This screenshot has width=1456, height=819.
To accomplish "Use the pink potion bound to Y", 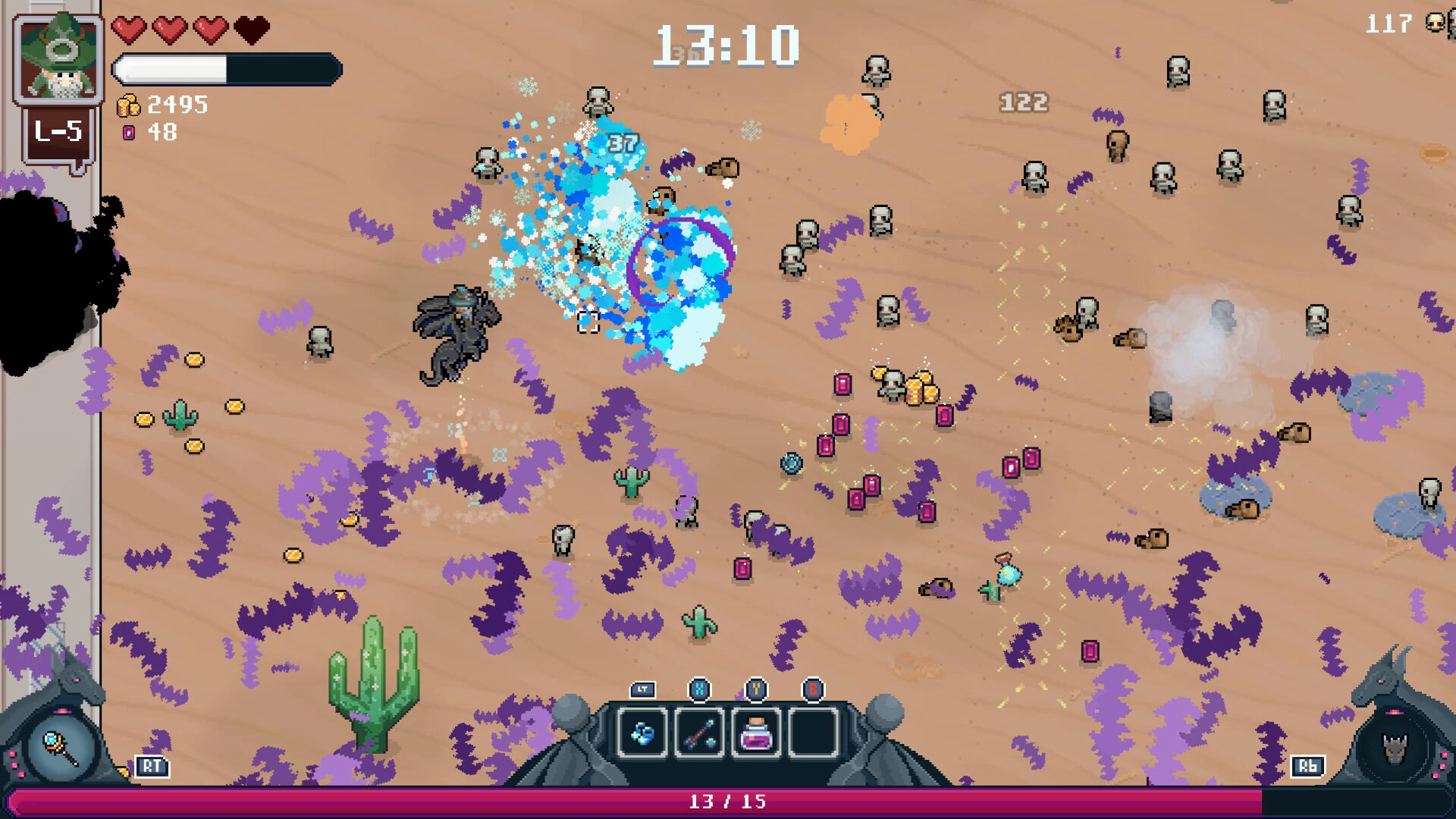I will 757,730.
